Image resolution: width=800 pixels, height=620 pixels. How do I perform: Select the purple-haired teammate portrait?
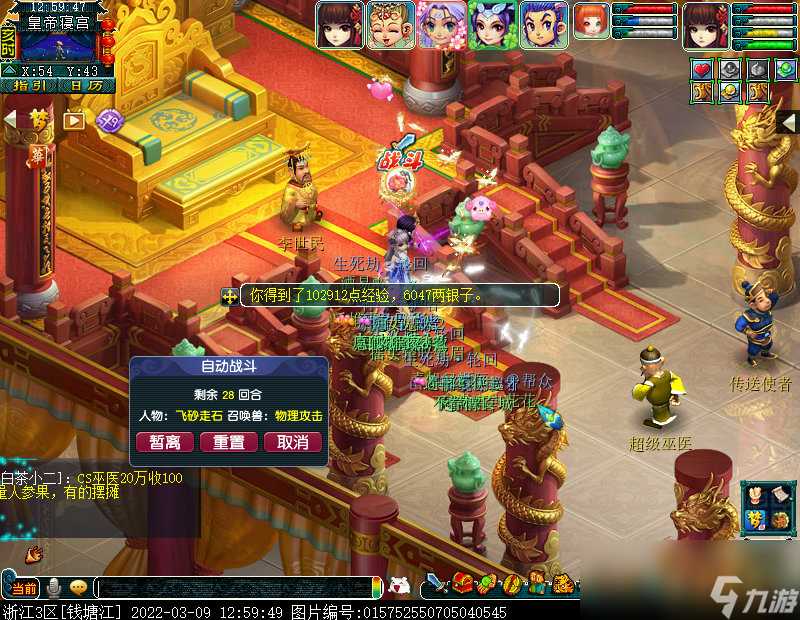[441, 25]
